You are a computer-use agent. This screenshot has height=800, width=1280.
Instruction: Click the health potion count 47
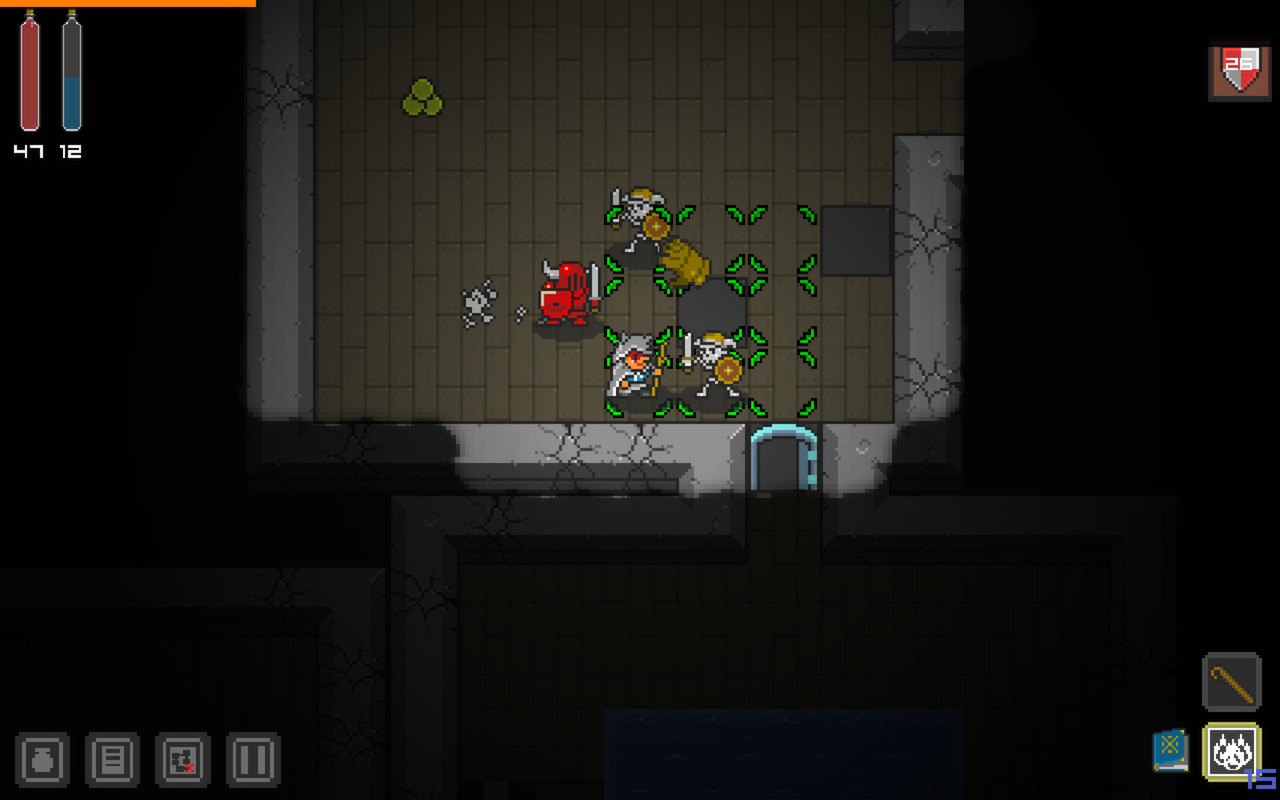[29, 152]
